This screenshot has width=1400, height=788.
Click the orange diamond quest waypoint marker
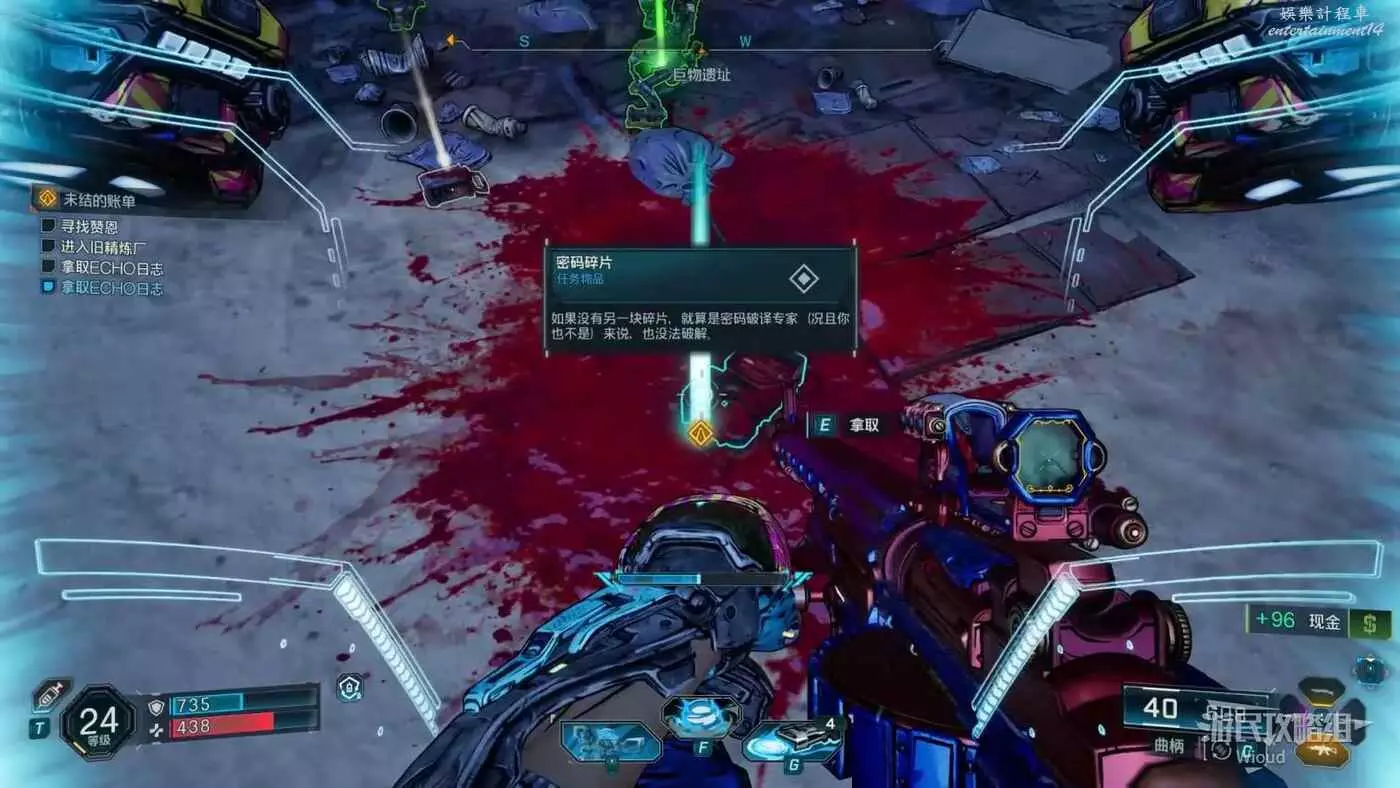click(x=701, y=433)
